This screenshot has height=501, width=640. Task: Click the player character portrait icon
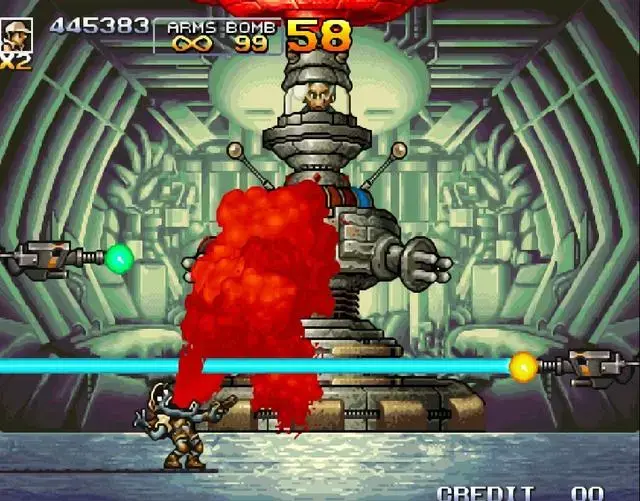pyautogui.click(x=16, y=35)
